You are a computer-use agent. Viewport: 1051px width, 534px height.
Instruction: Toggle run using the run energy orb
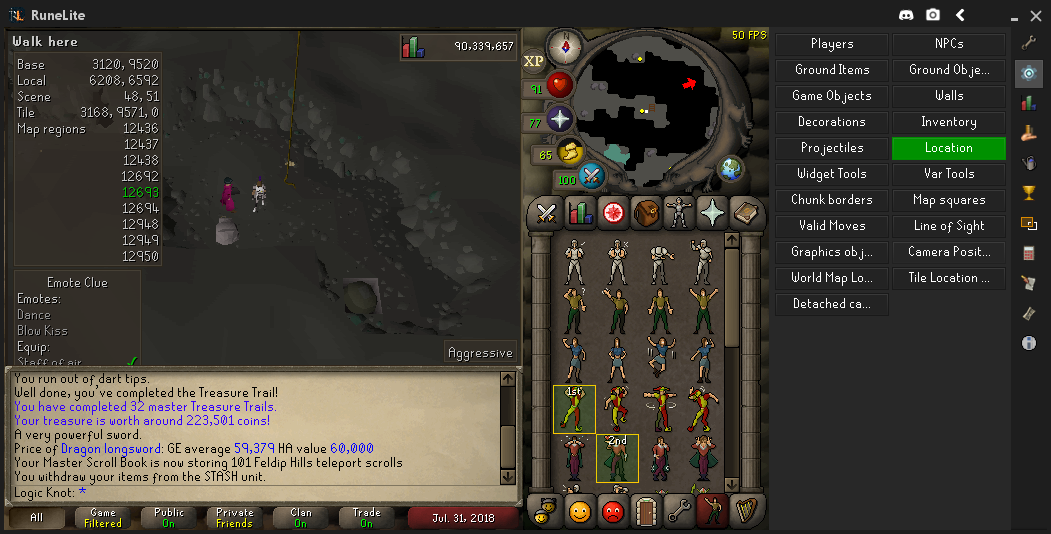pos(571,153)
